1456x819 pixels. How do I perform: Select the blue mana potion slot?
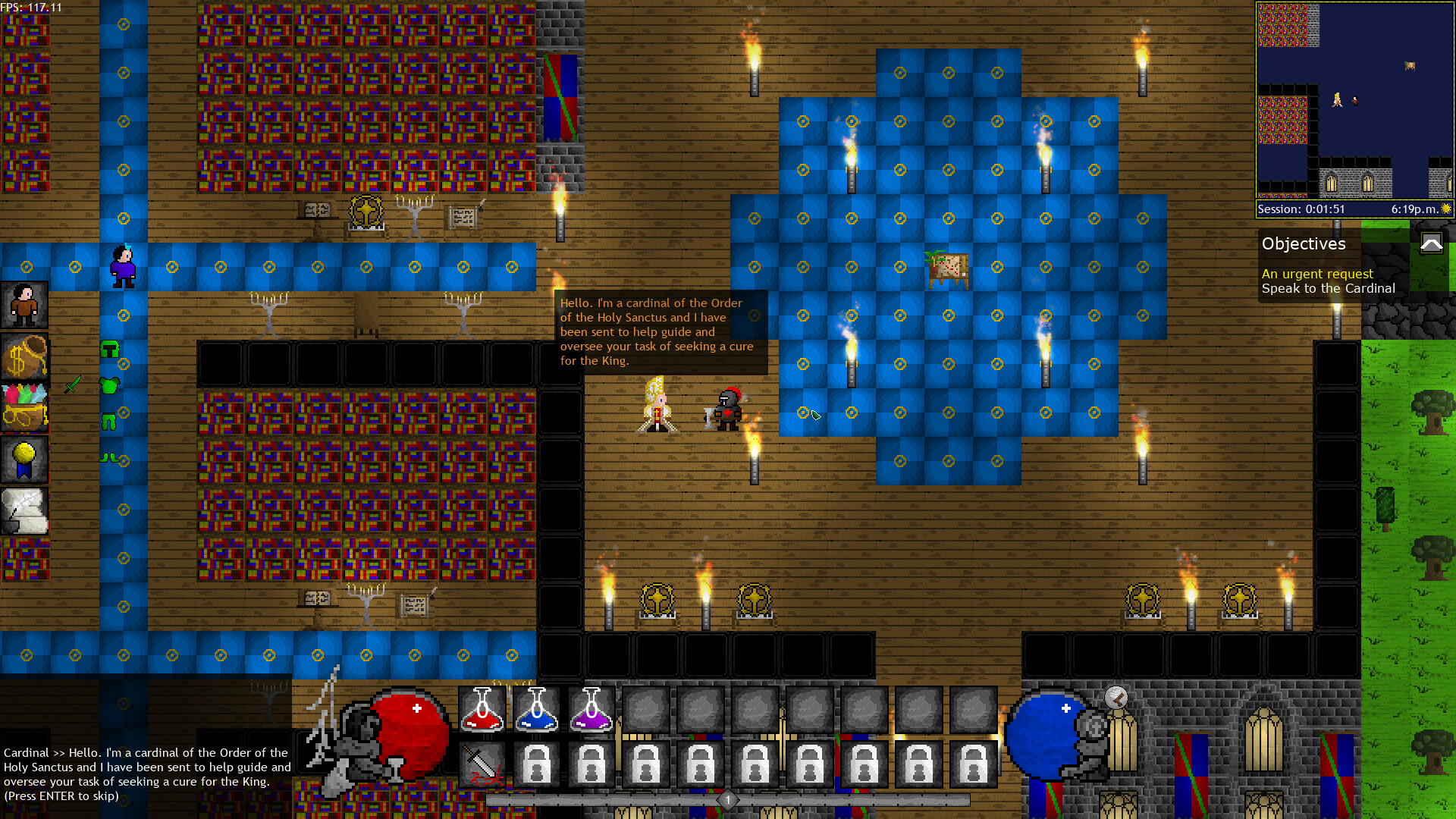(536, 709)
